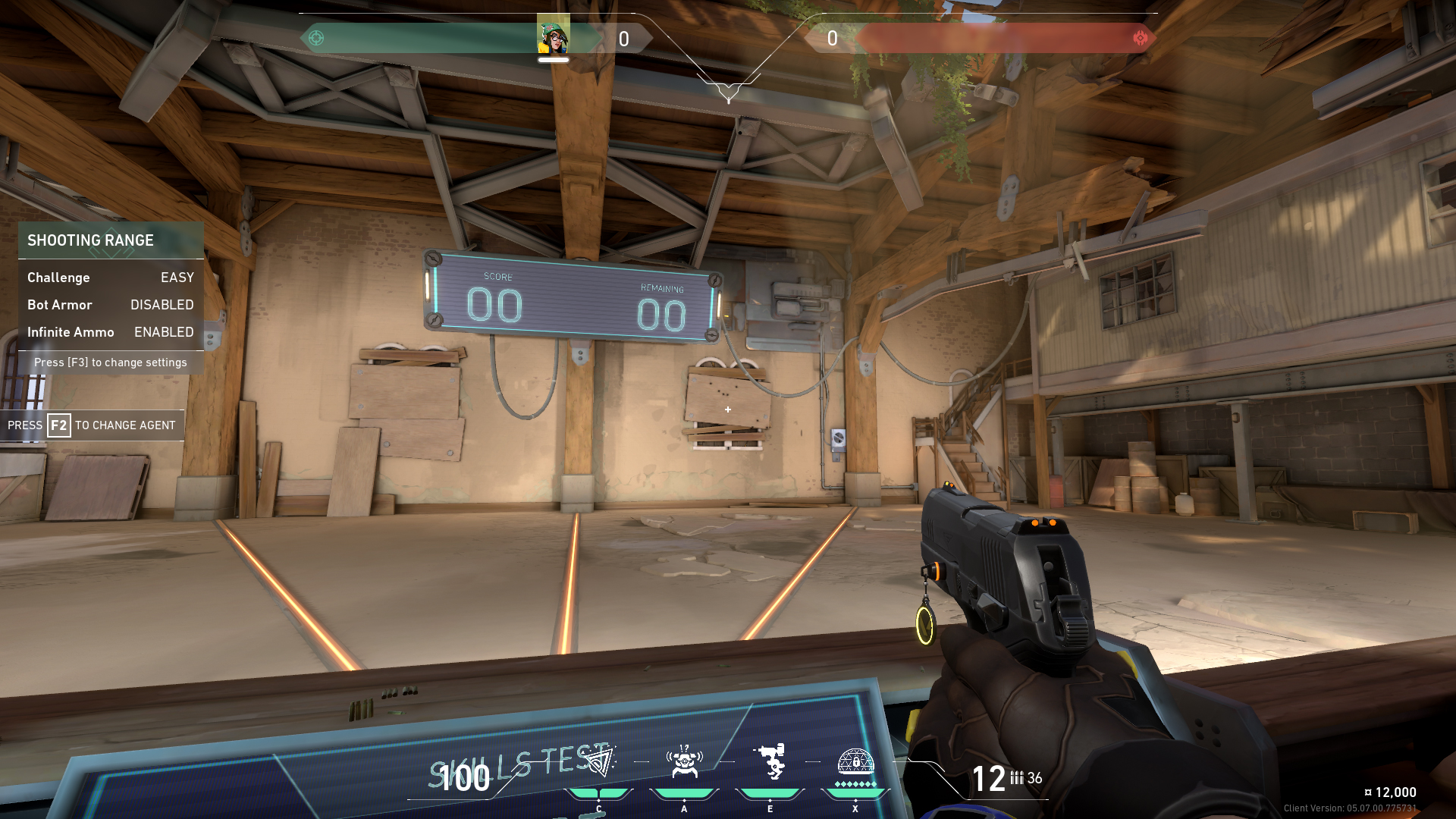Disable the Infinite Ammo setting
The height and width of the screenshot is (819, 1456).
(x=163, y=332)
